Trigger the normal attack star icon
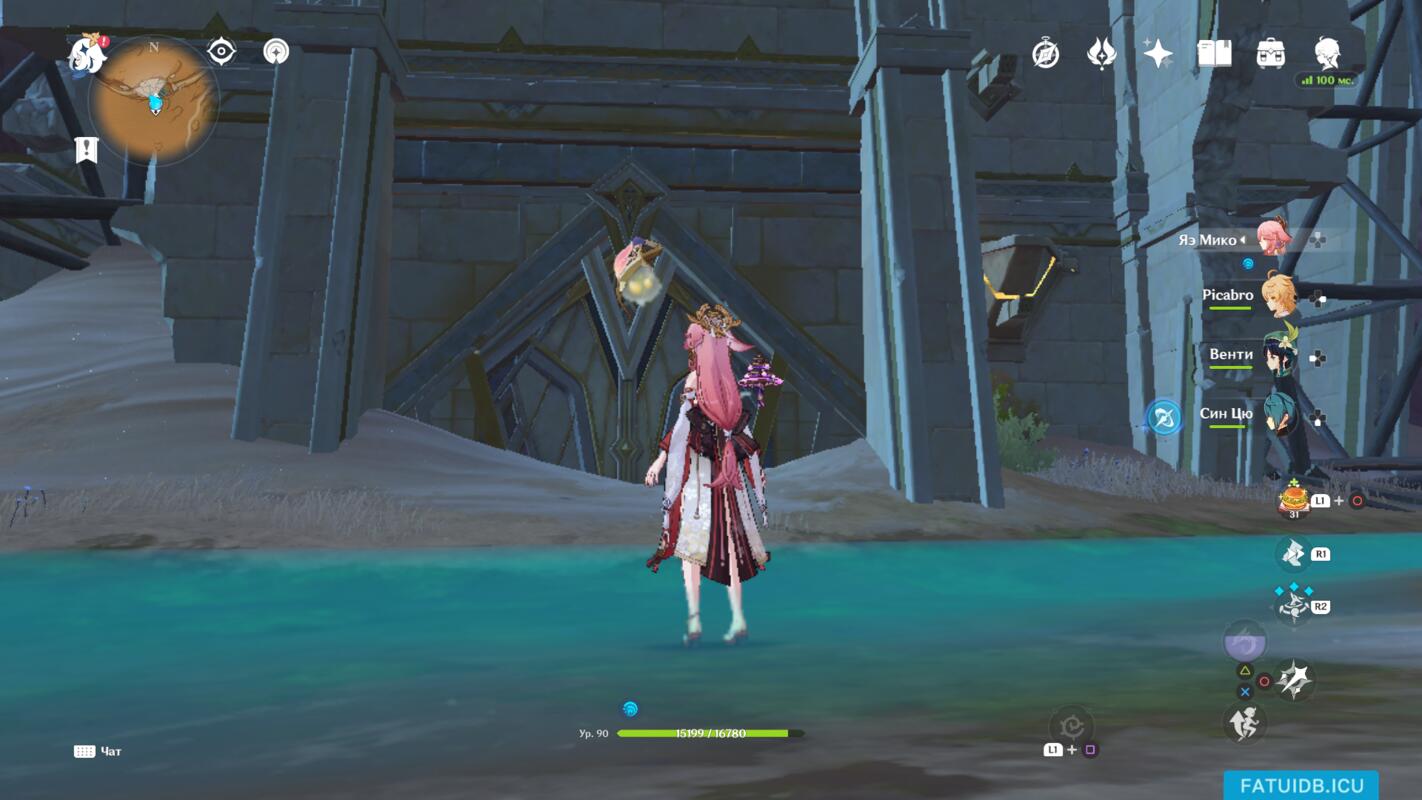 [x=1295, y=680]
